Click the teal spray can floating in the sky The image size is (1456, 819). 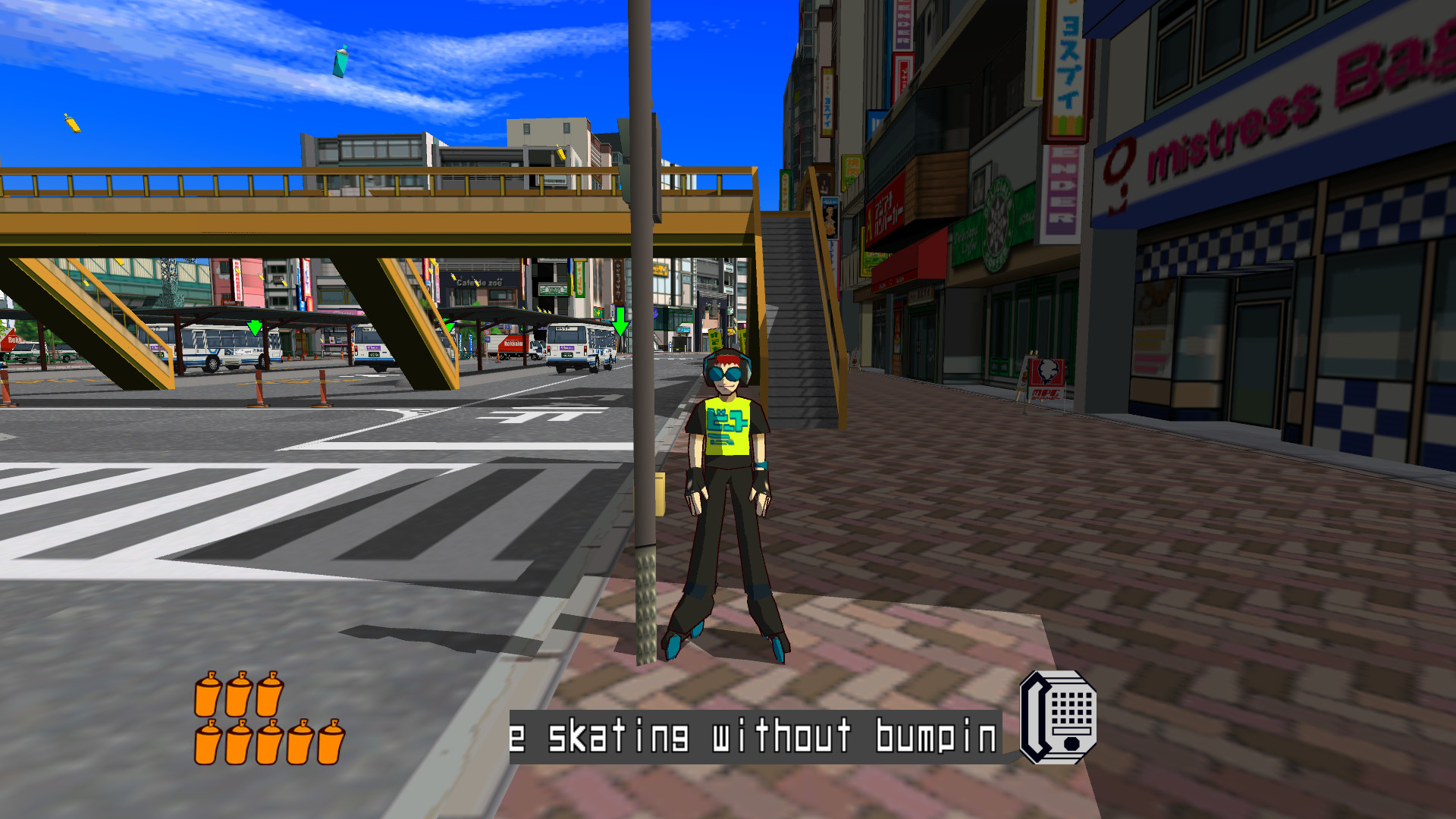click(x=339, y=64)
